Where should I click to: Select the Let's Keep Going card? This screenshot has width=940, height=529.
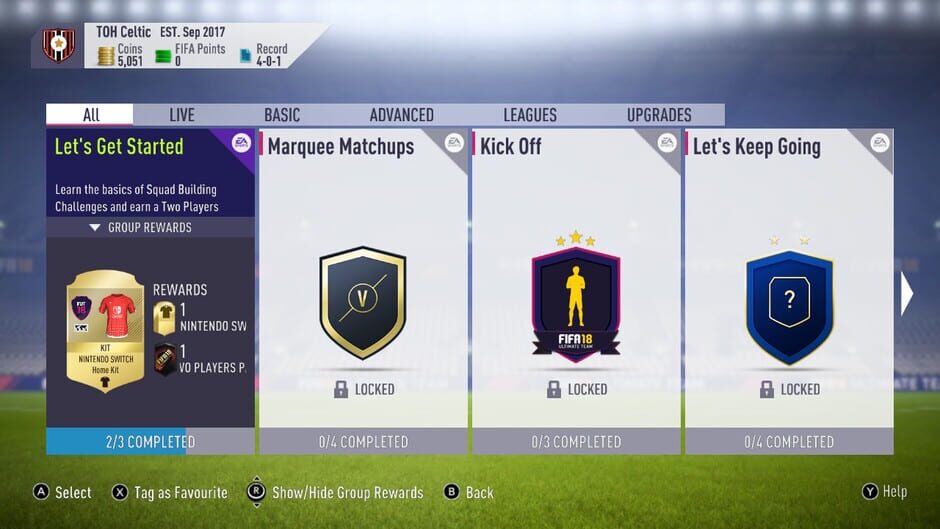coord(788,290)
